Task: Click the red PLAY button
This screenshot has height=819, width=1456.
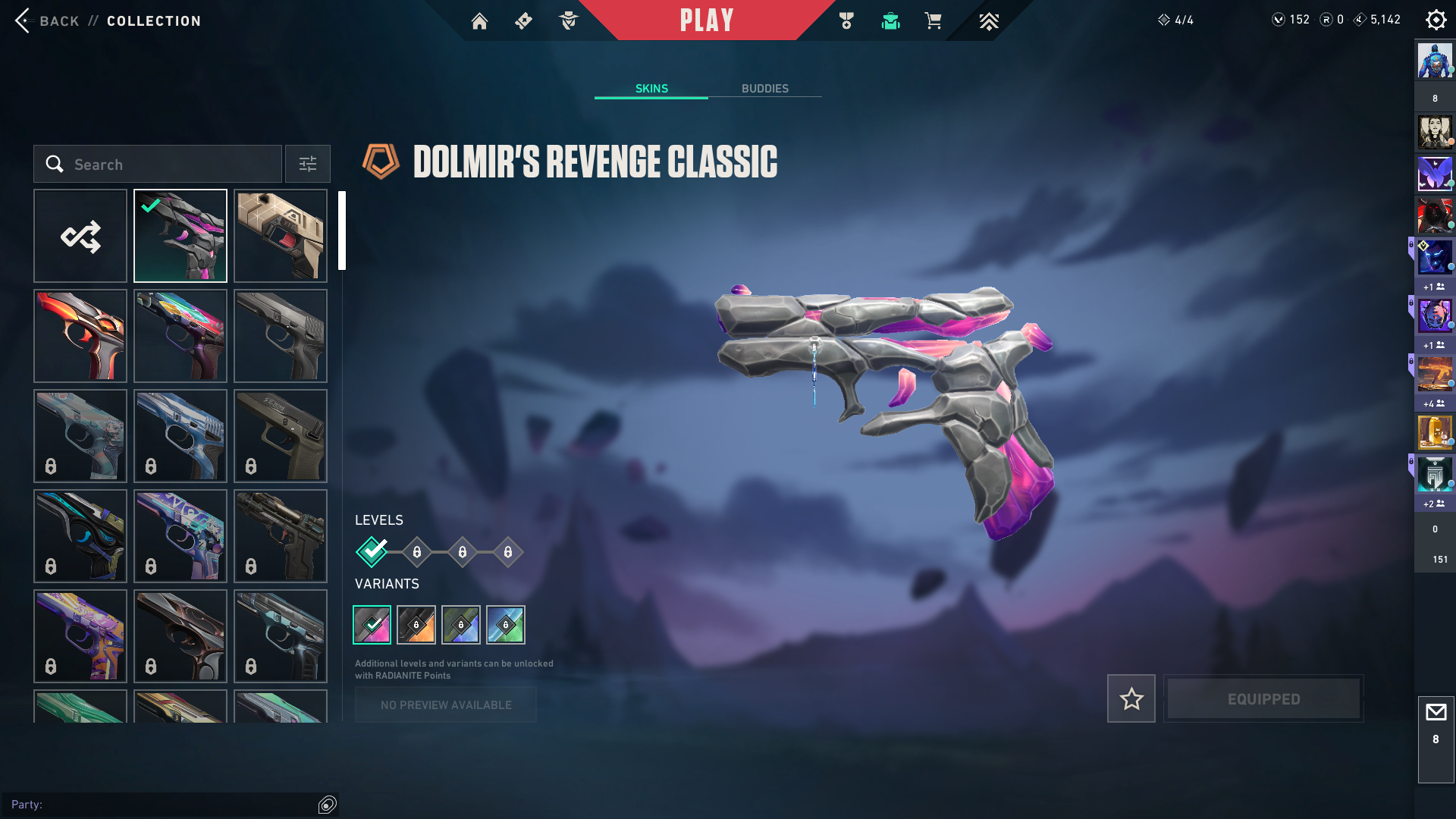Action: tap(706, 20)
